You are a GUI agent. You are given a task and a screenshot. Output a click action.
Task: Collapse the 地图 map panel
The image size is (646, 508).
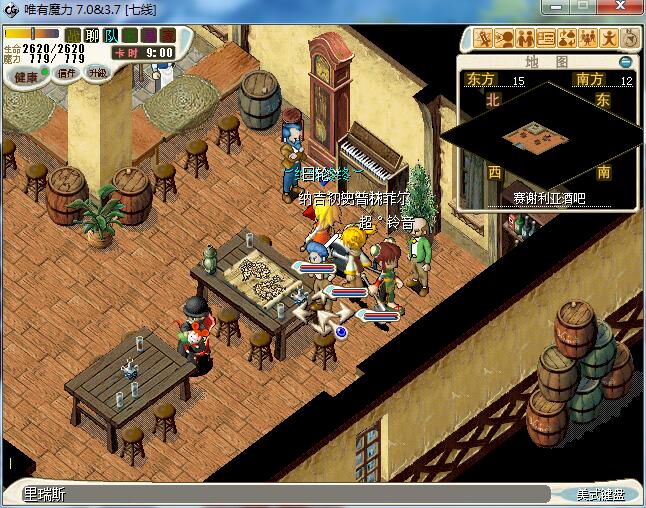point(625,62)
